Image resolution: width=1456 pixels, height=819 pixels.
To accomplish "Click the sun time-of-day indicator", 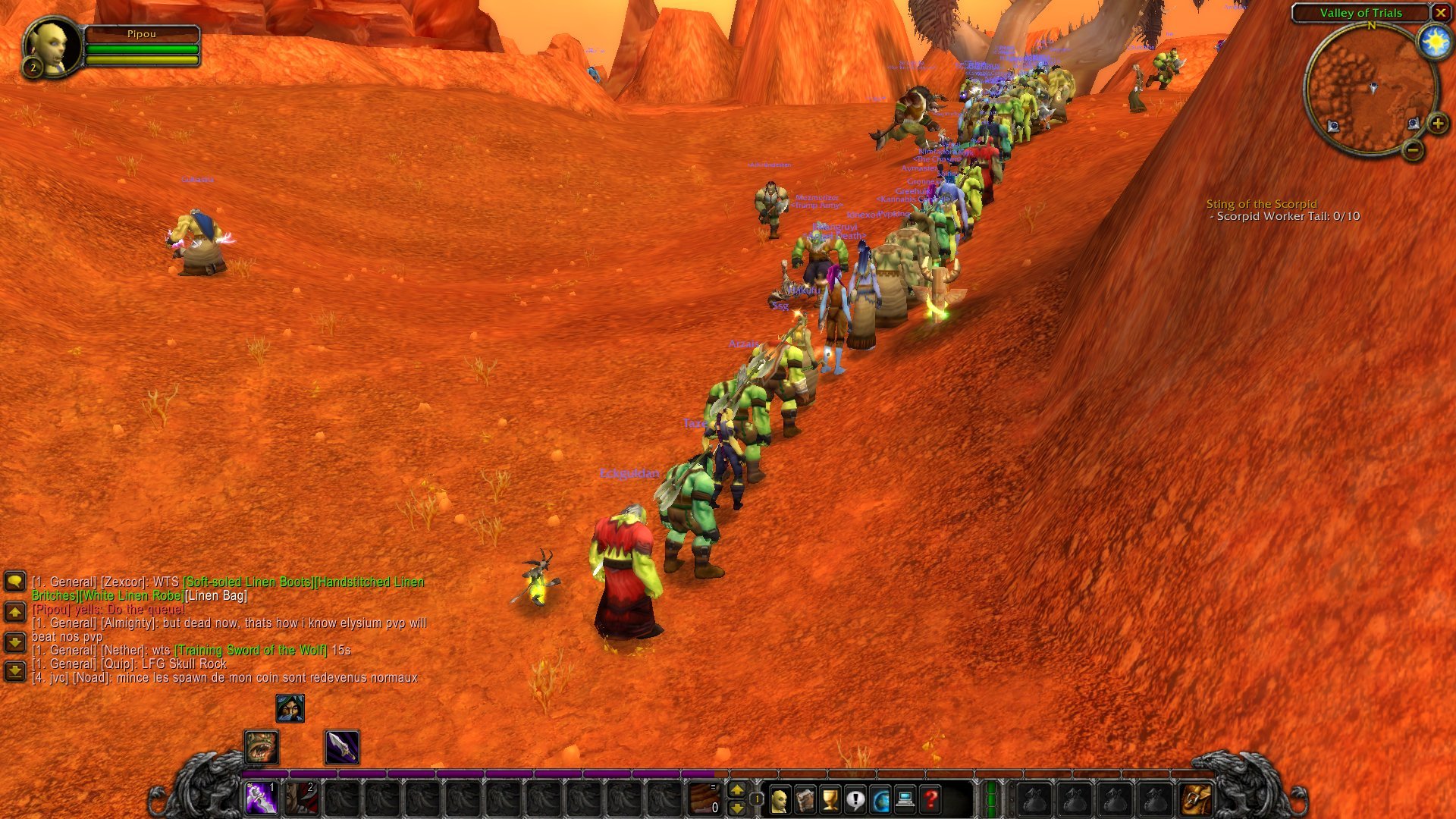I will pyautogui.click(x=1435, y=42).
